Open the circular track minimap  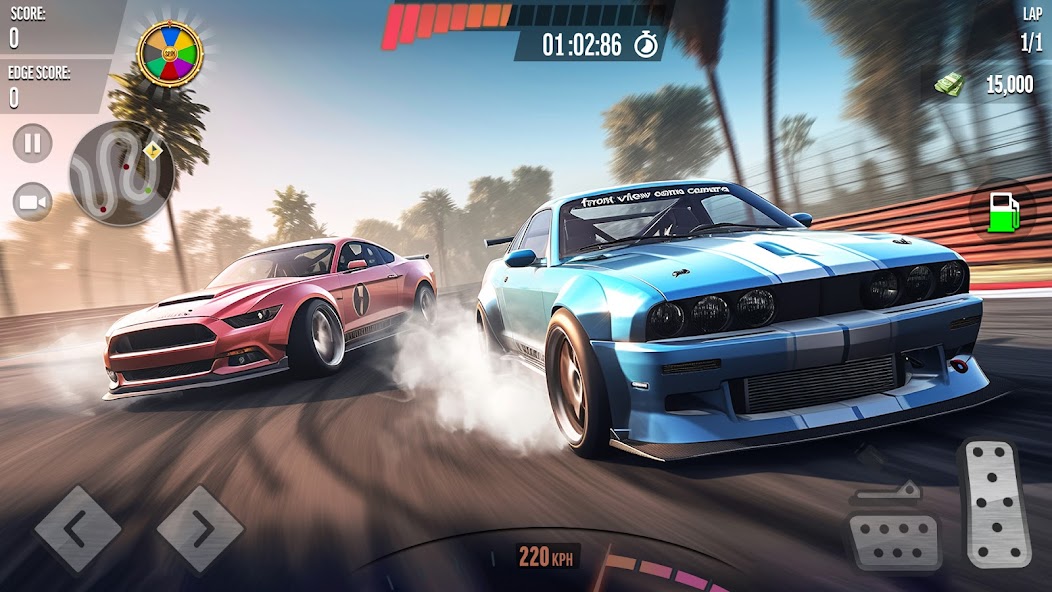point(121,174)
